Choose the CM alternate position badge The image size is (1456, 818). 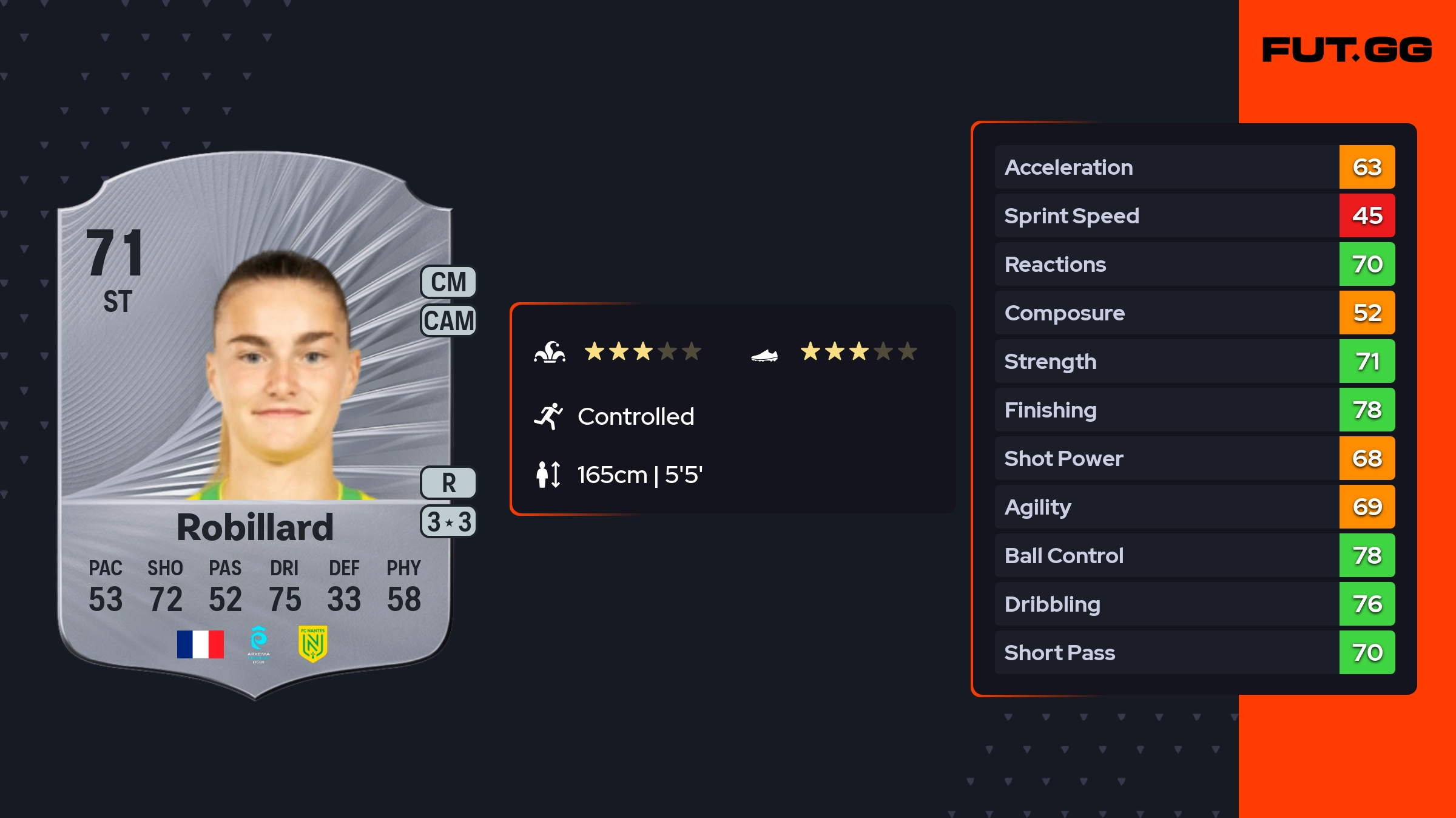[x=448, y=282]
